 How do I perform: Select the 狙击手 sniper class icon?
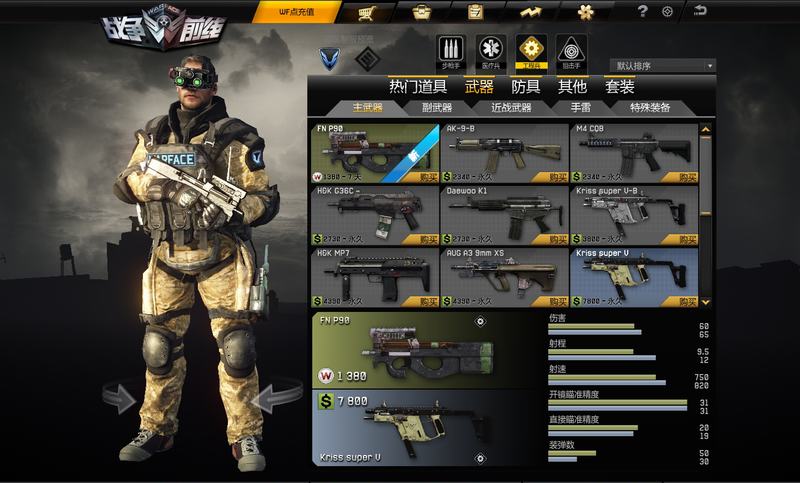coord(571,50)
